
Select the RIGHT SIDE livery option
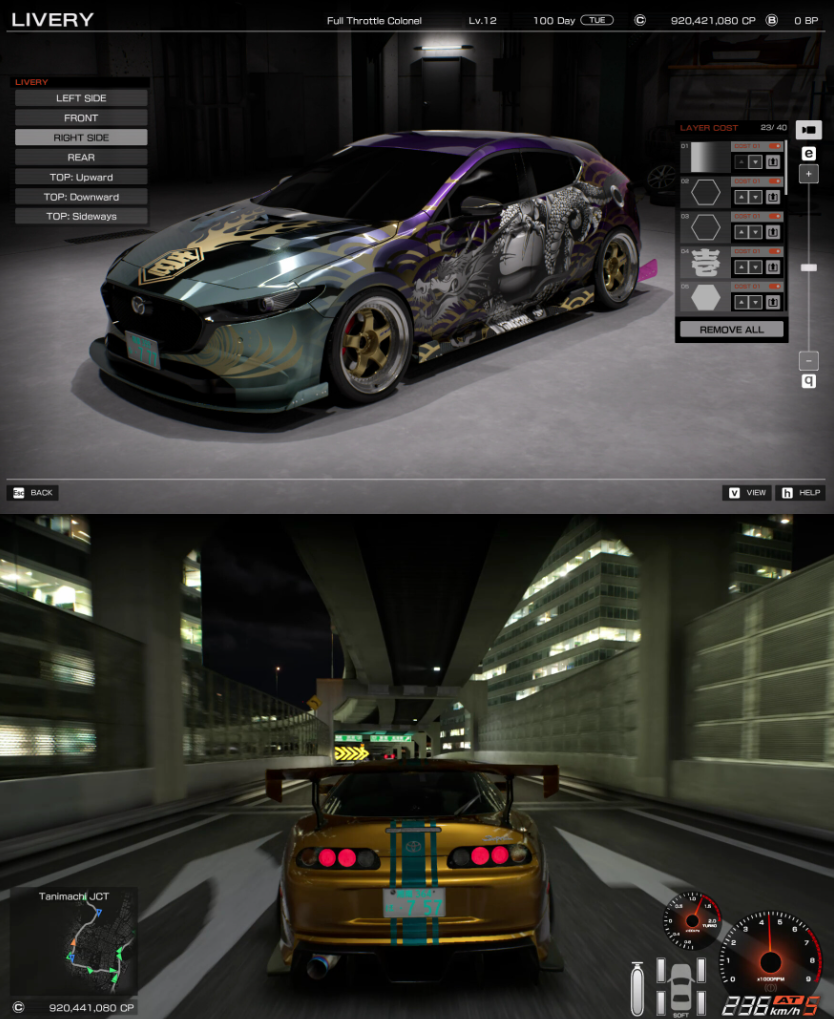click(x=81, y=138)
